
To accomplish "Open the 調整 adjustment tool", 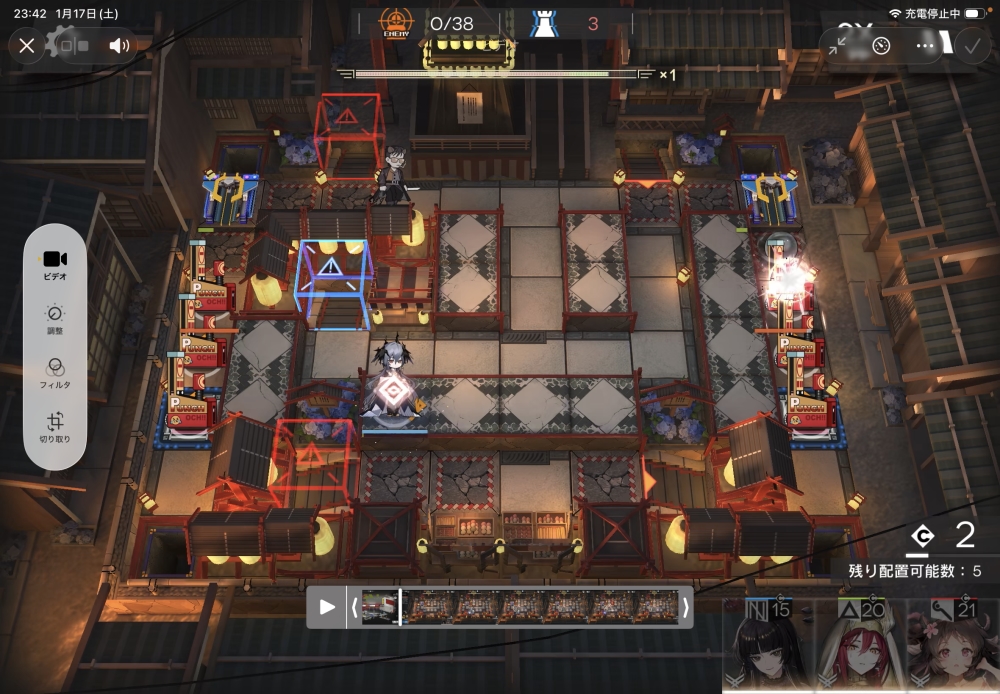I will pos(55,319).
